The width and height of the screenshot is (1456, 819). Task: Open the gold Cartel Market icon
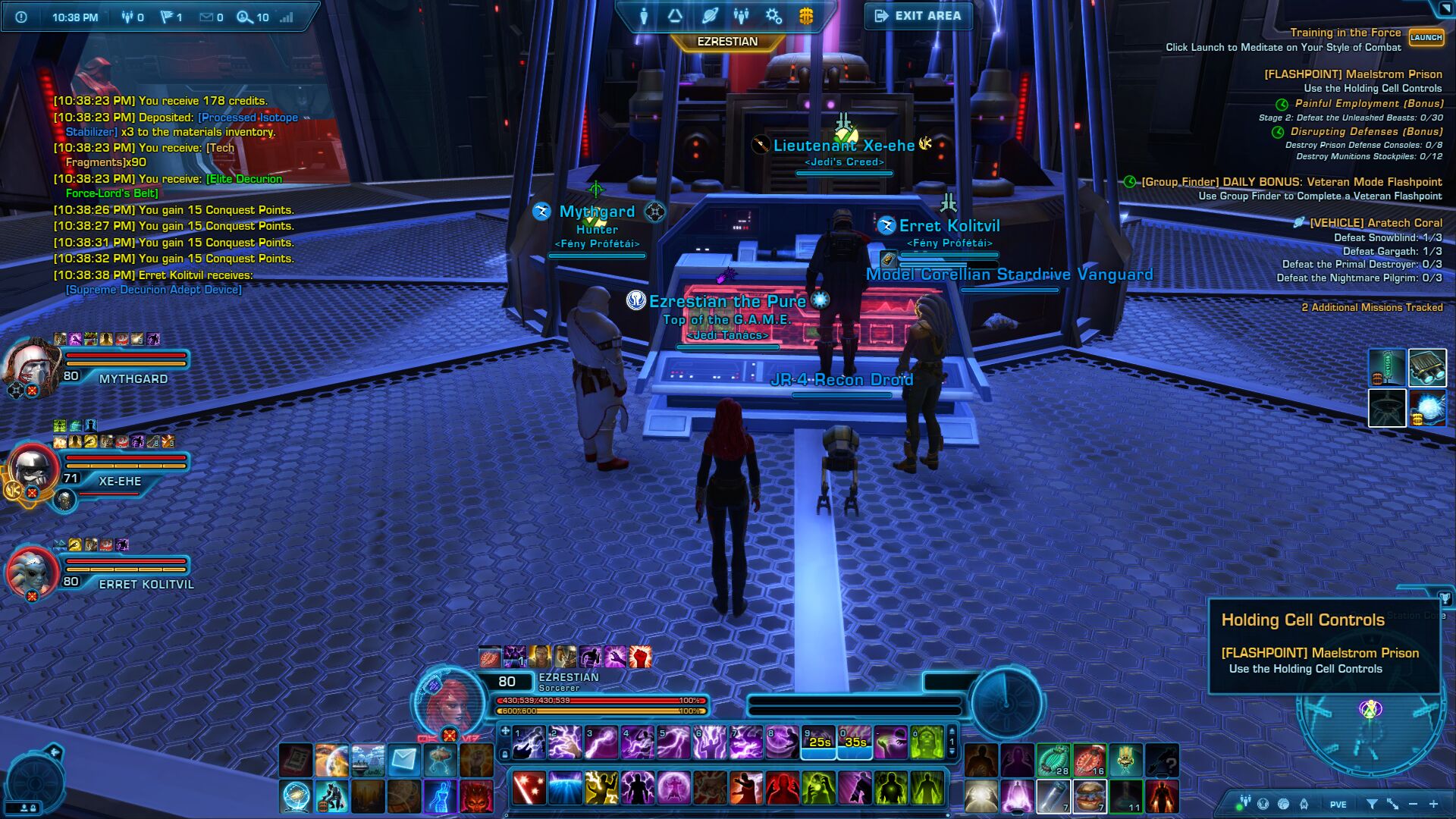(x=805, y=16)
